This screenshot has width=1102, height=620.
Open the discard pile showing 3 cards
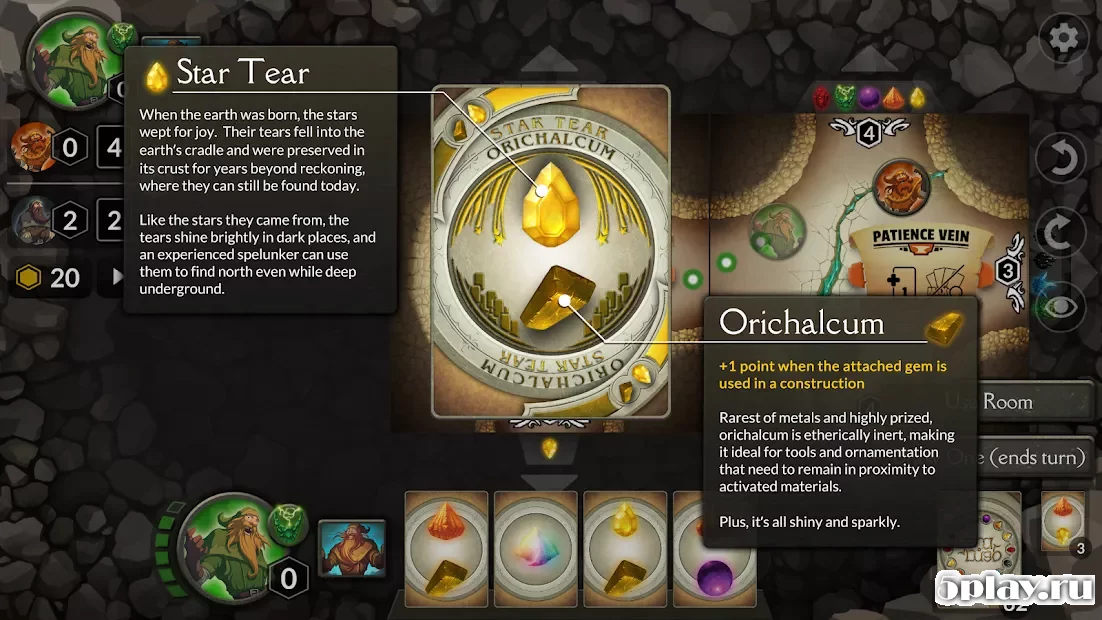click(1063, 520)
